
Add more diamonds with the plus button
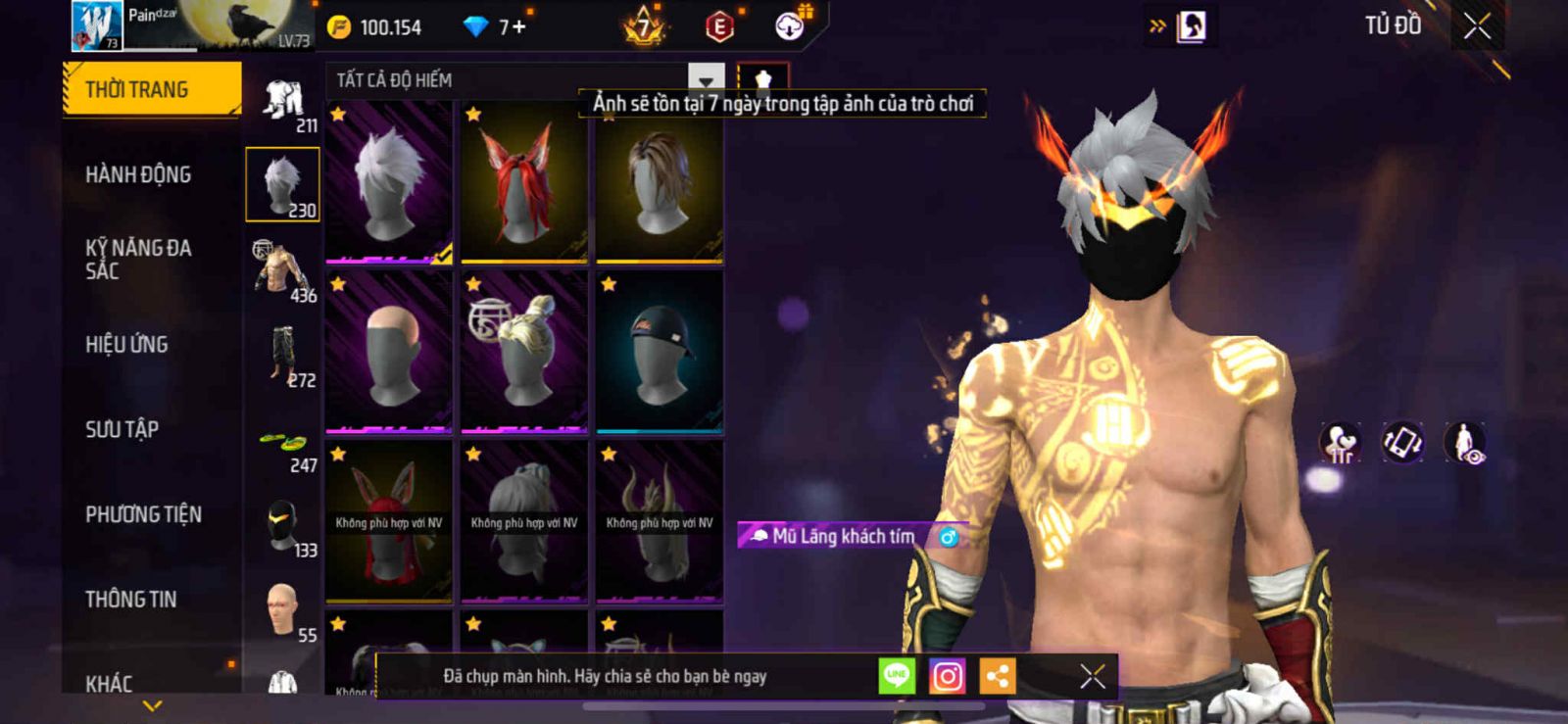[518, 26]
